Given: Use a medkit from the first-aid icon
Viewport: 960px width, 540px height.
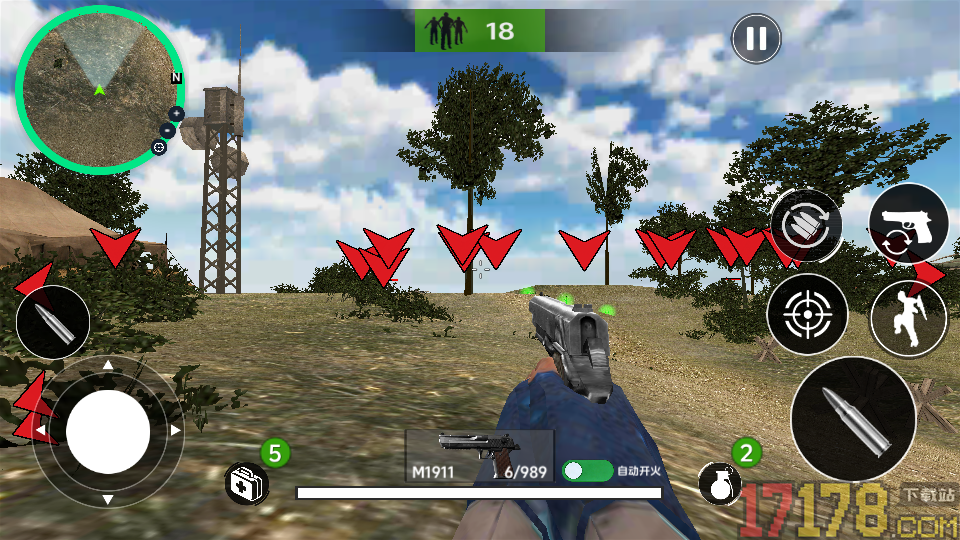Looking at the screenshot, I should tap(246, 484).
